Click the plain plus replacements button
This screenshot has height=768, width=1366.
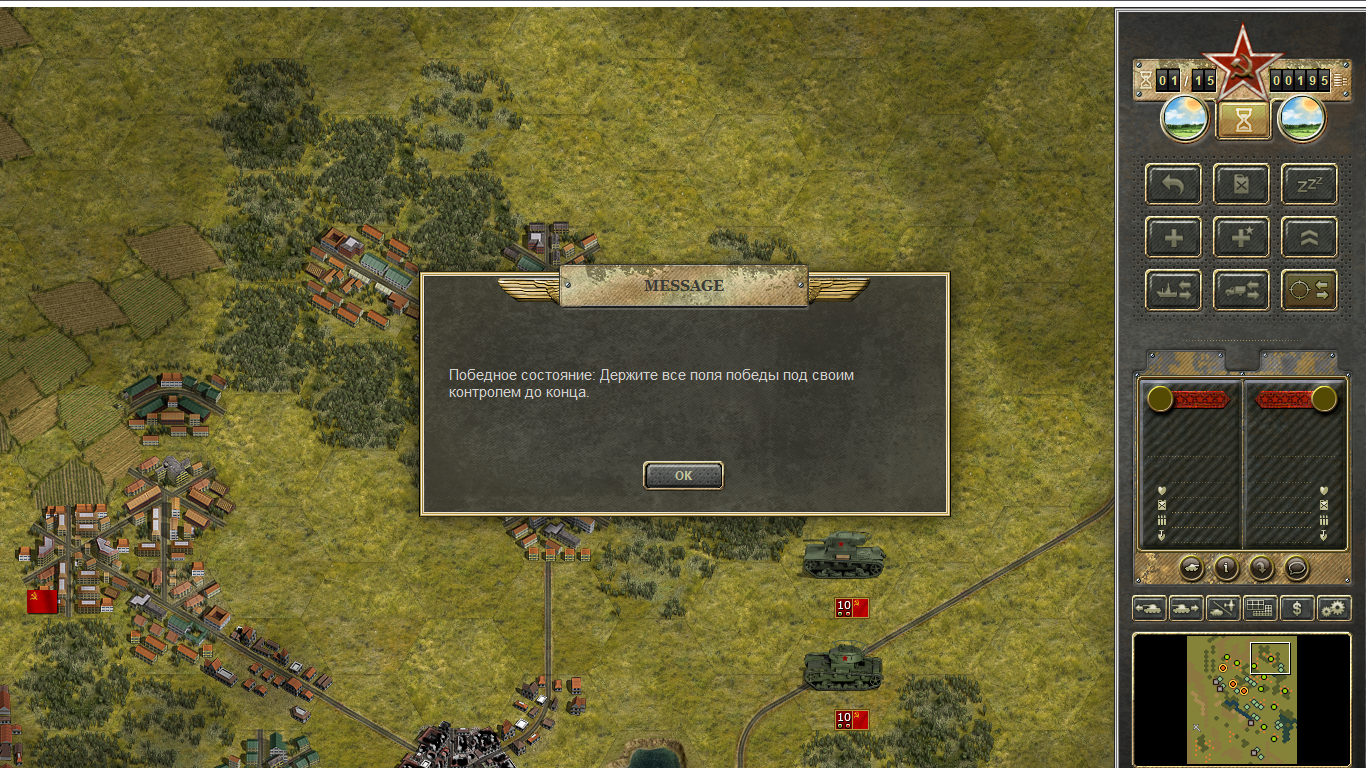[x=1173, y=237]
